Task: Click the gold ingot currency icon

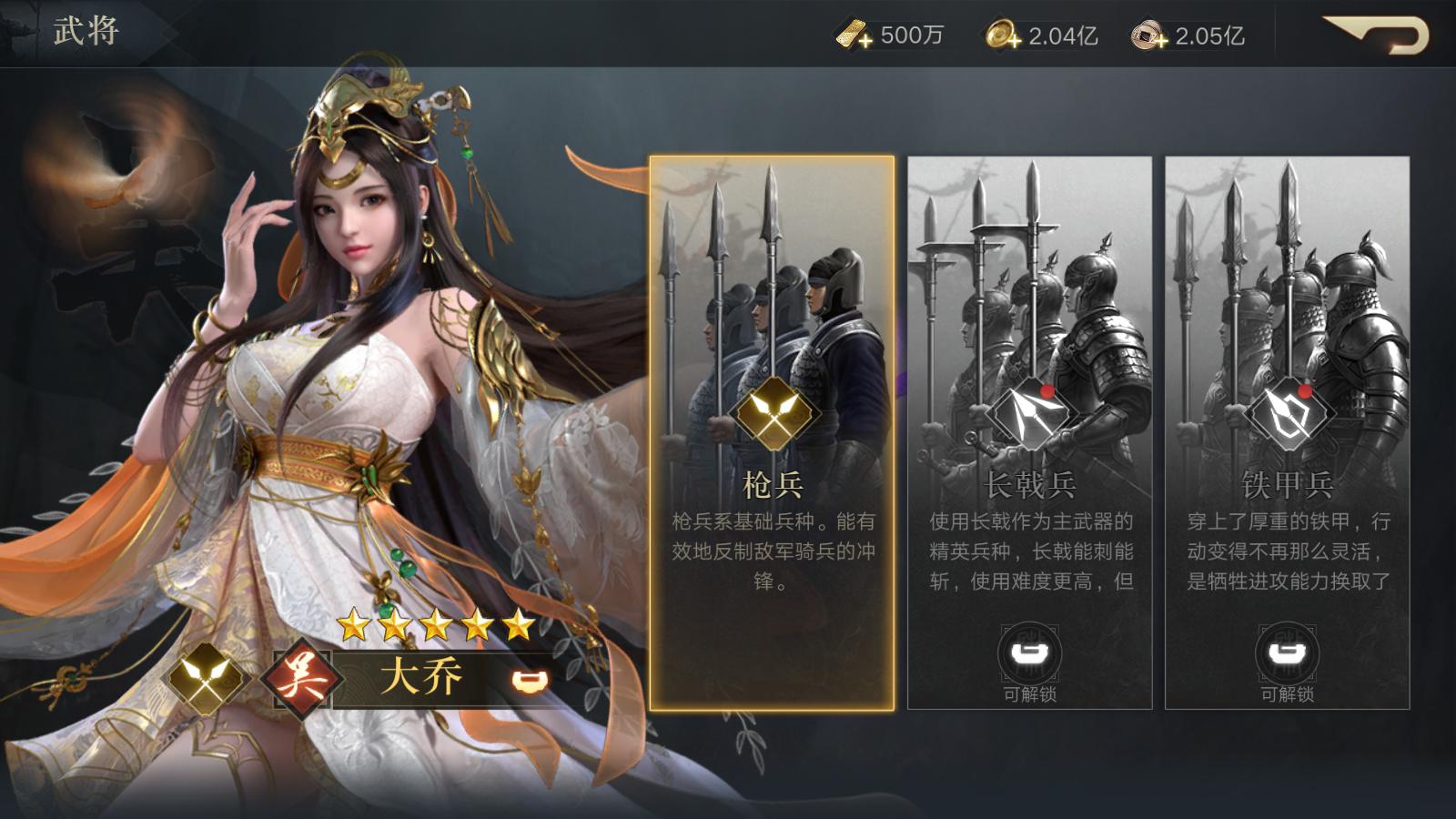Action: tap(850, 34)
